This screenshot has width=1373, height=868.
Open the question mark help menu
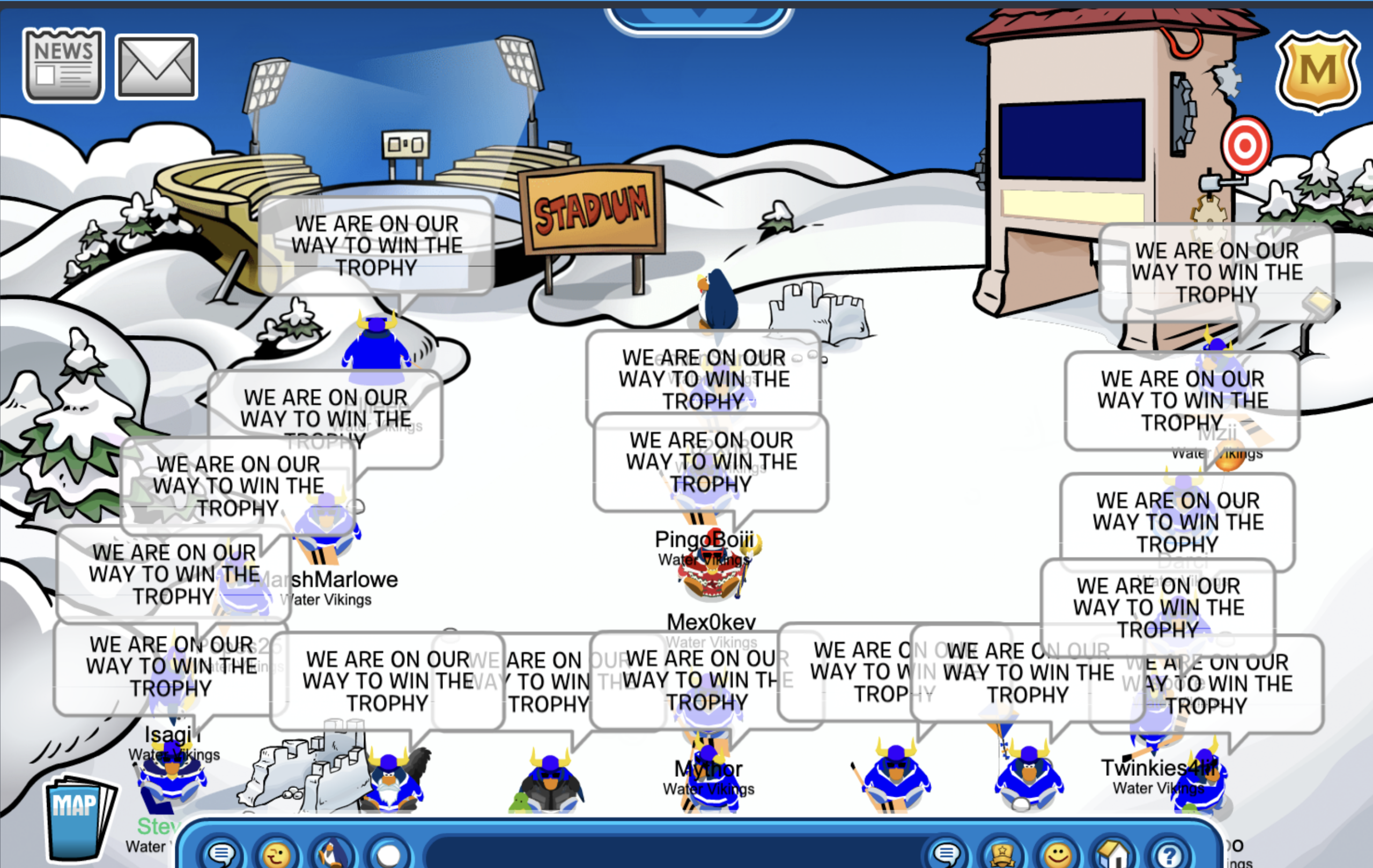point(1169,854)
